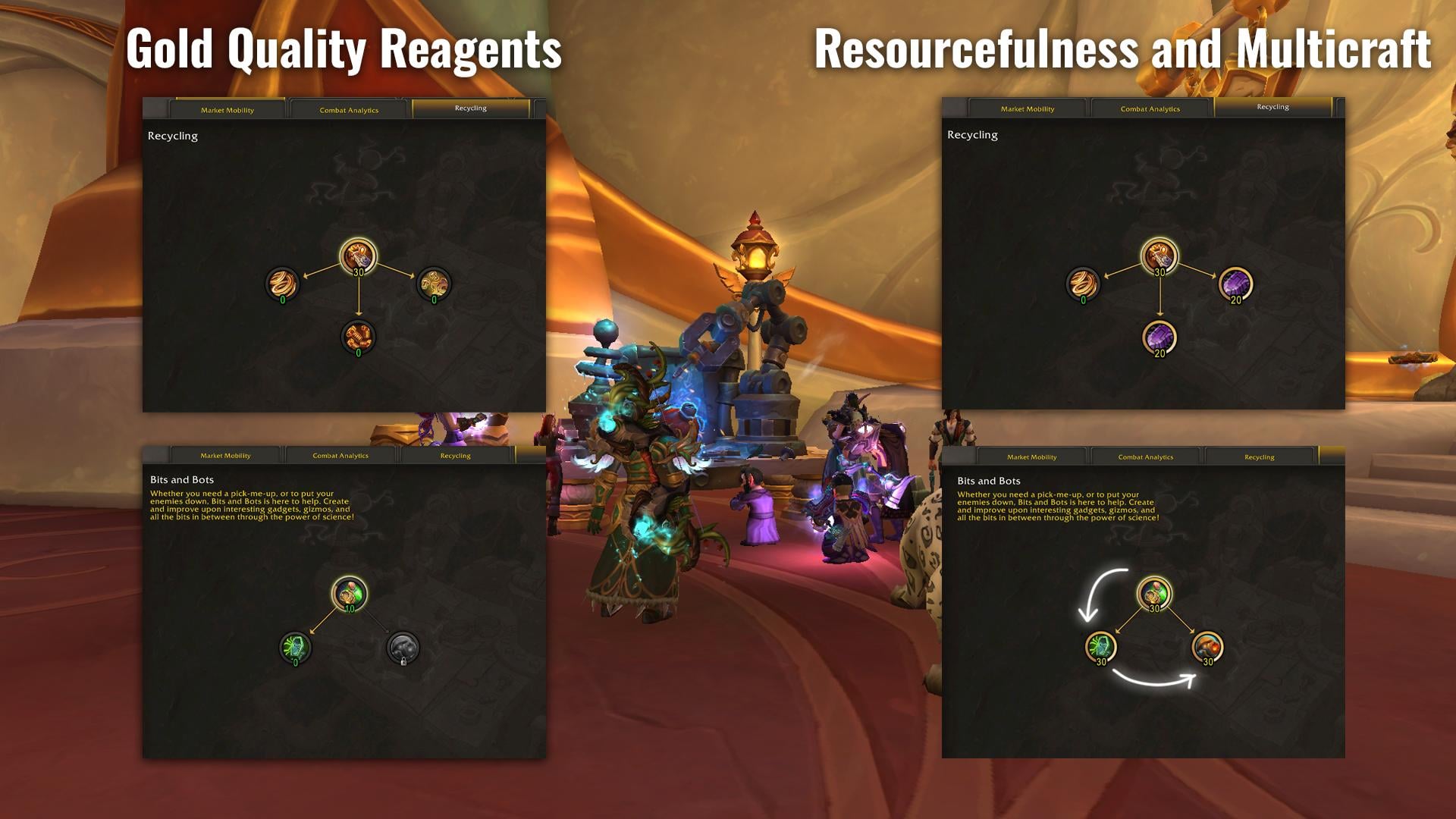
Task: Click the golden thread spool sub-talent node
Action: (281, 284)
